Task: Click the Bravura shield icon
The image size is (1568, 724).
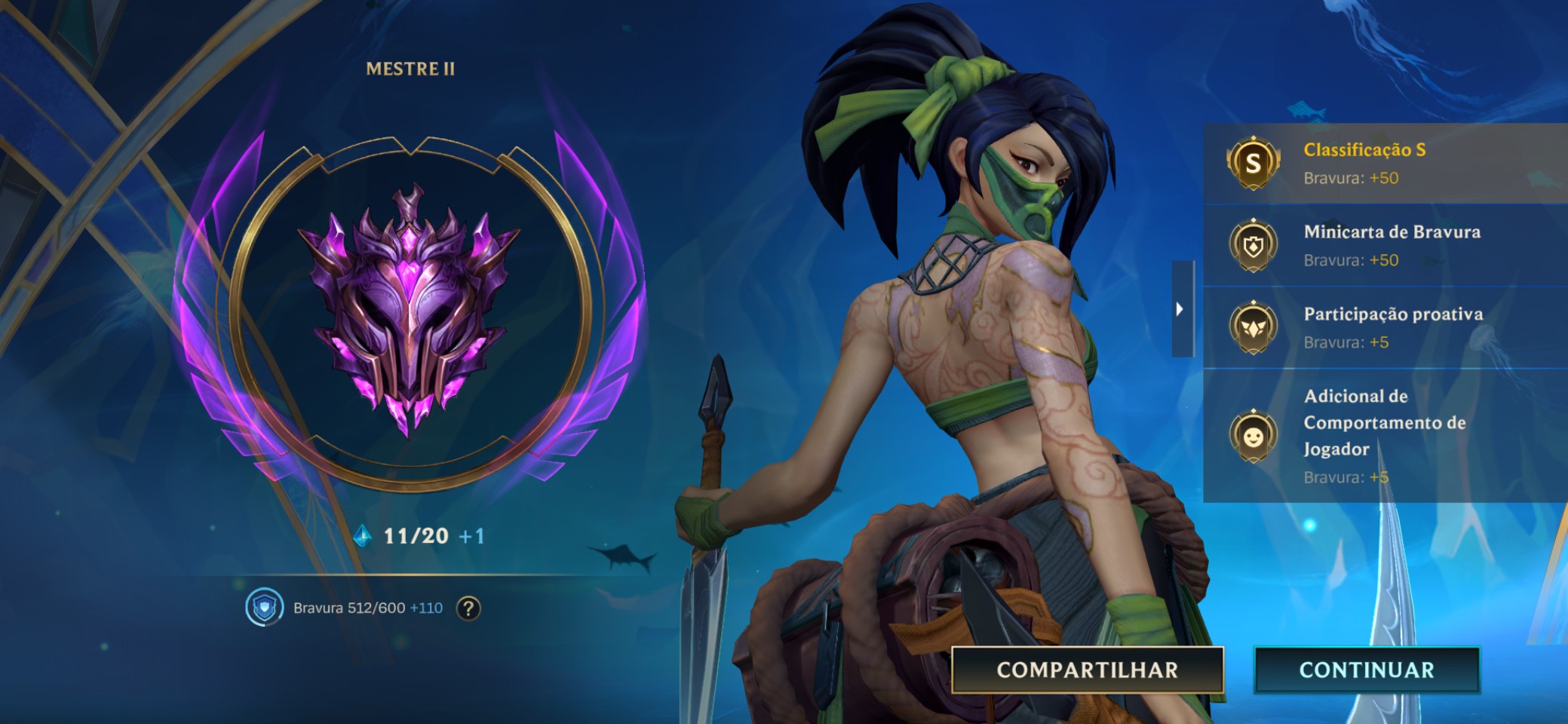Action: (264, 608)
